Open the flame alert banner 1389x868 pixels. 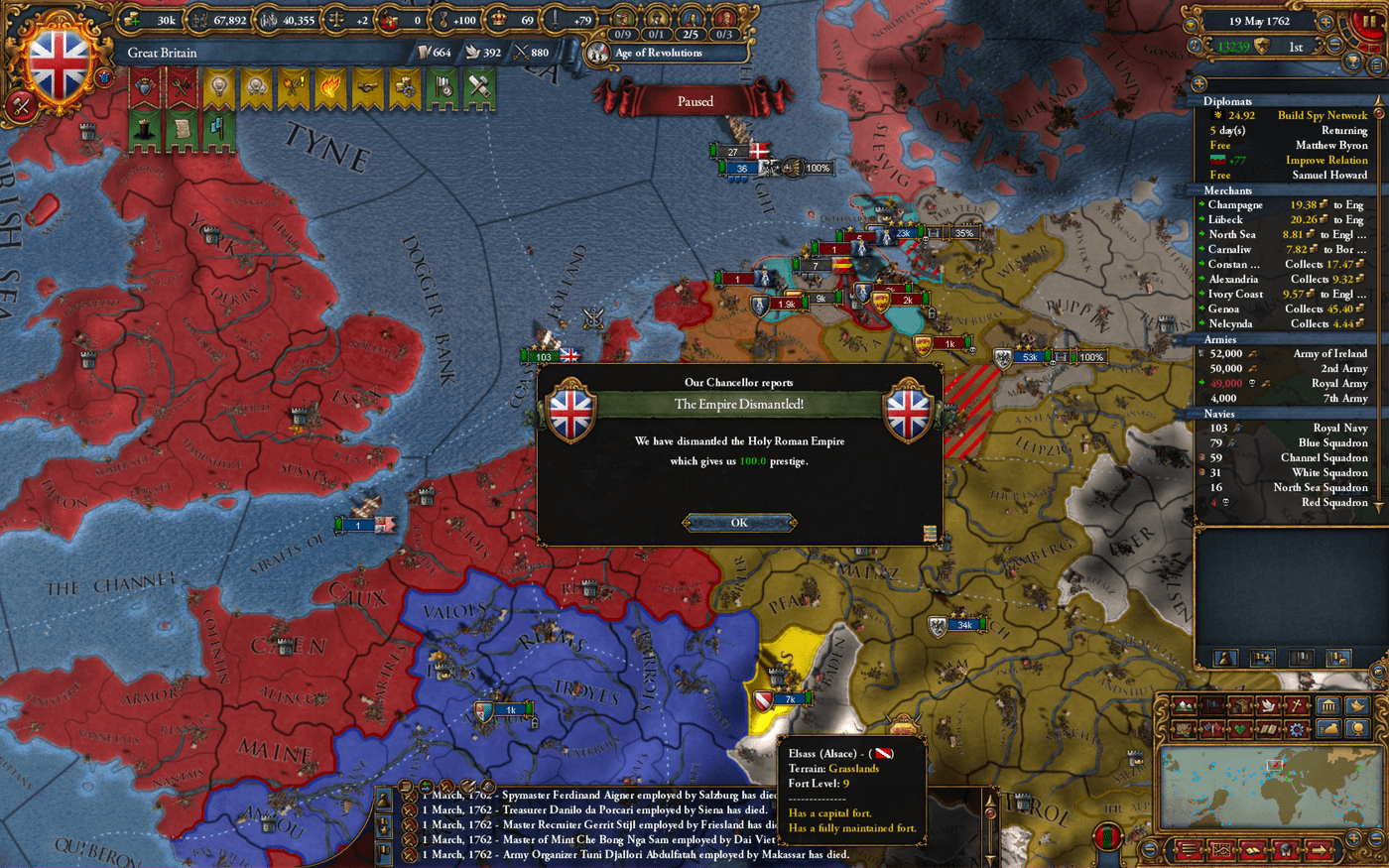tap(329, 89)
